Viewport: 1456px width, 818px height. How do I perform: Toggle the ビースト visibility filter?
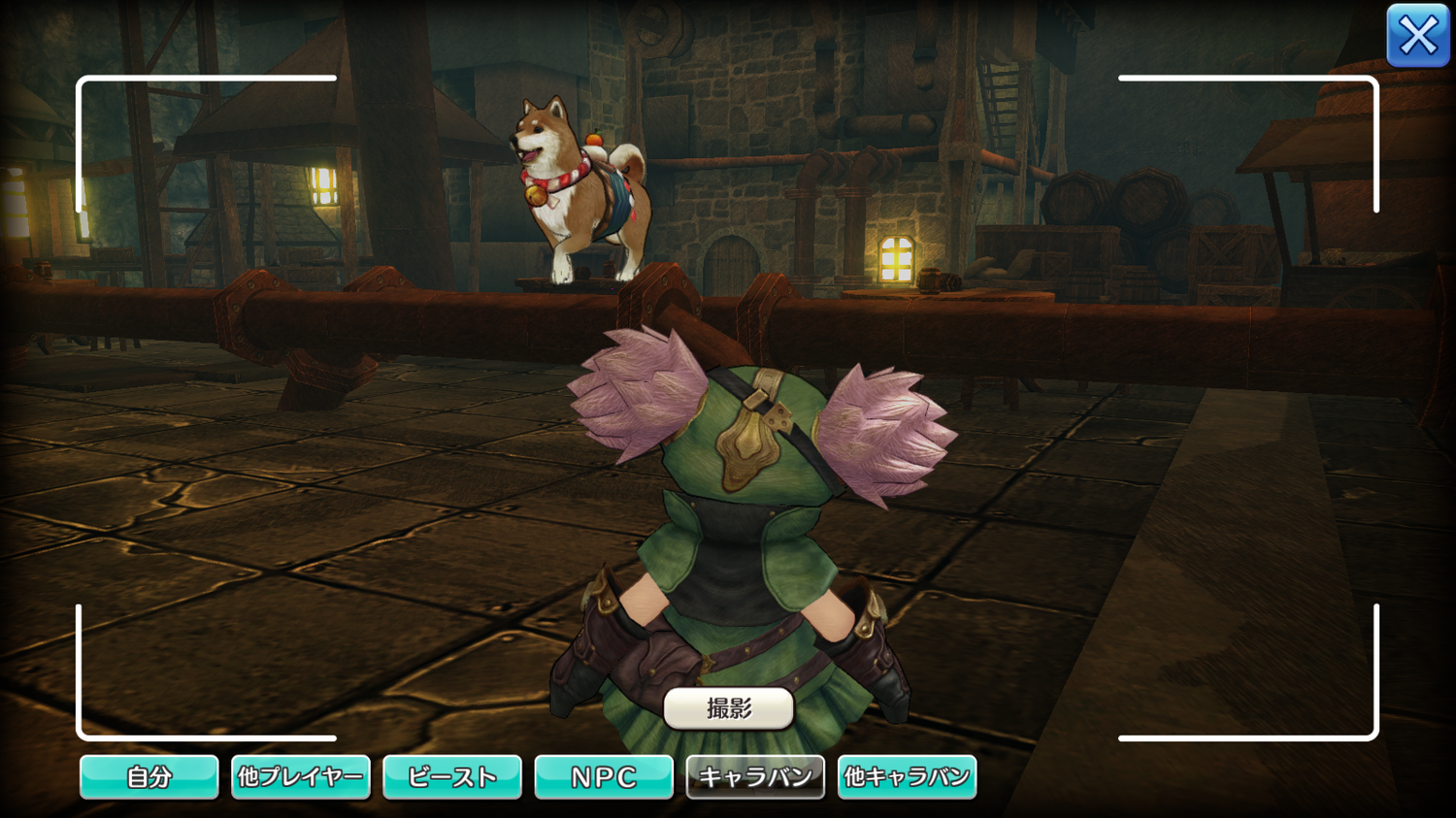click(452, 777)
